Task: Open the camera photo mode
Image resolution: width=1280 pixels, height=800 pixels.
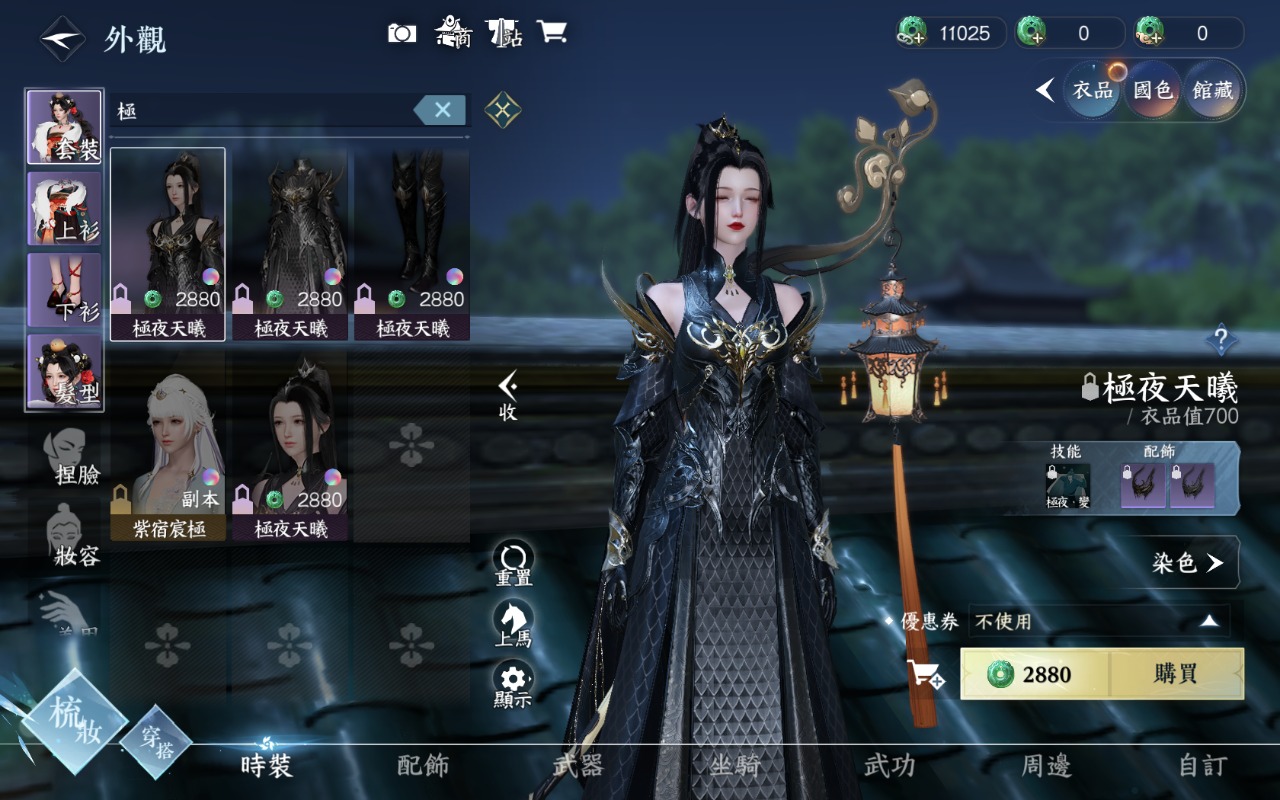Action: click(x=402, y=33)
